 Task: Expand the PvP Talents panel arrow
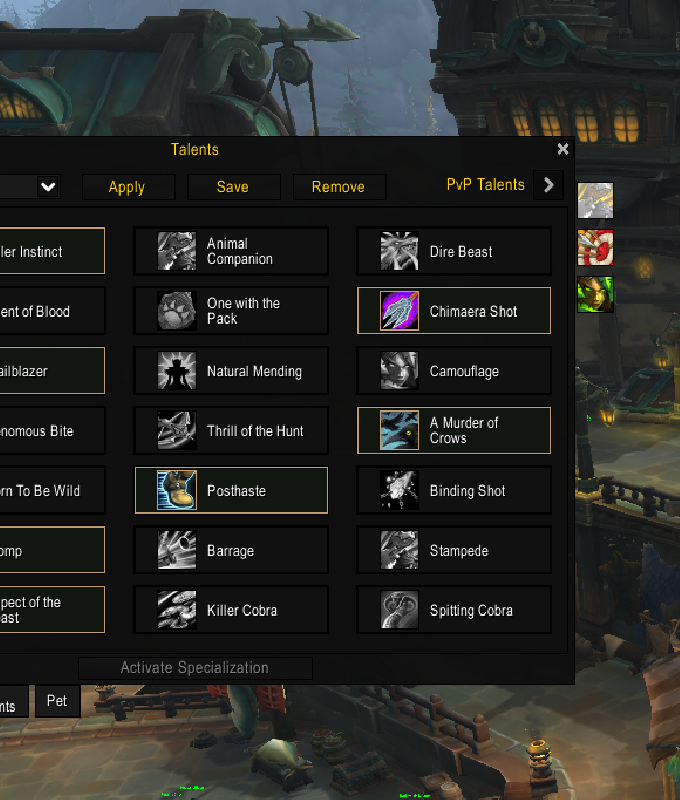[548, 185]
